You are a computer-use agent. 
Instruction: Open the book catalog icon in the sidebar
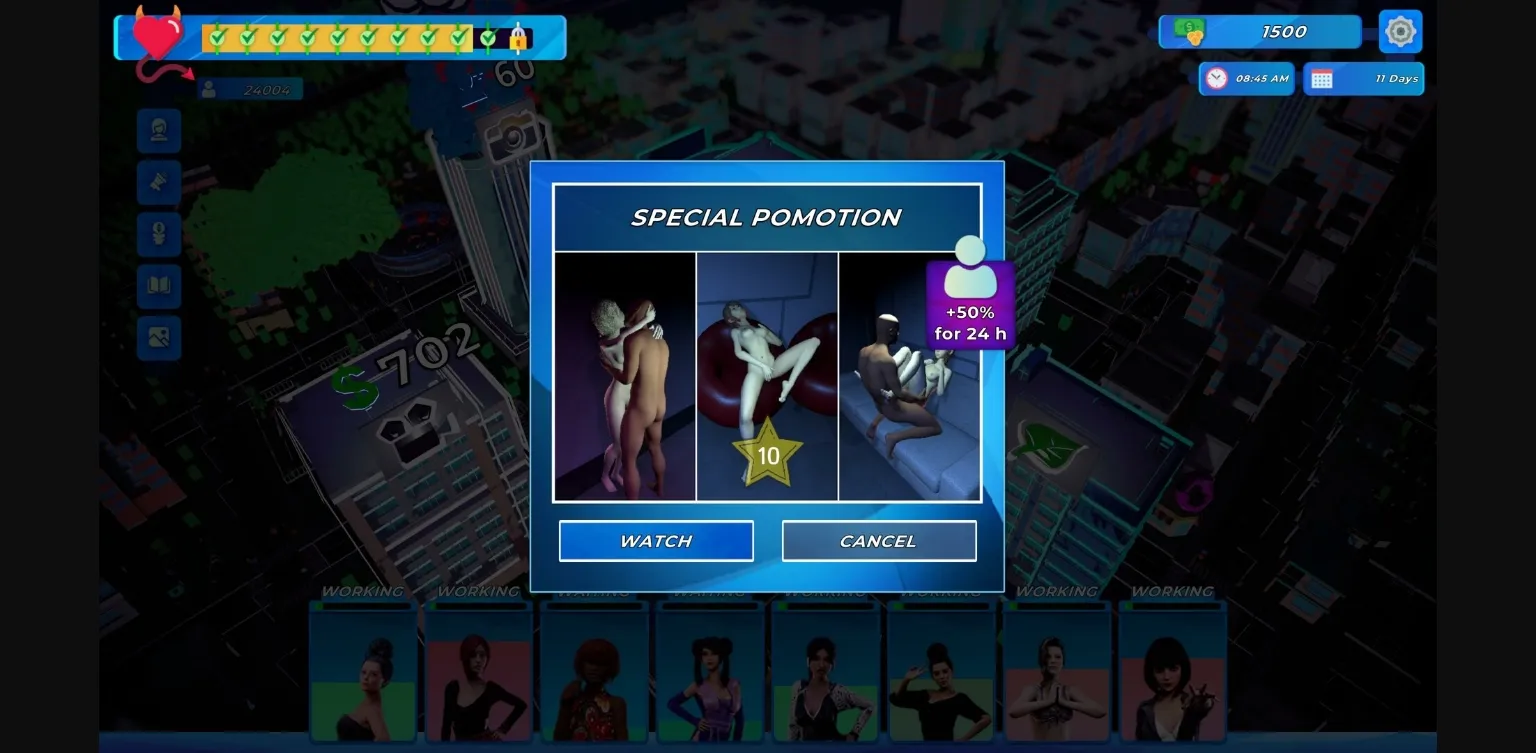[x=159, y=286]
